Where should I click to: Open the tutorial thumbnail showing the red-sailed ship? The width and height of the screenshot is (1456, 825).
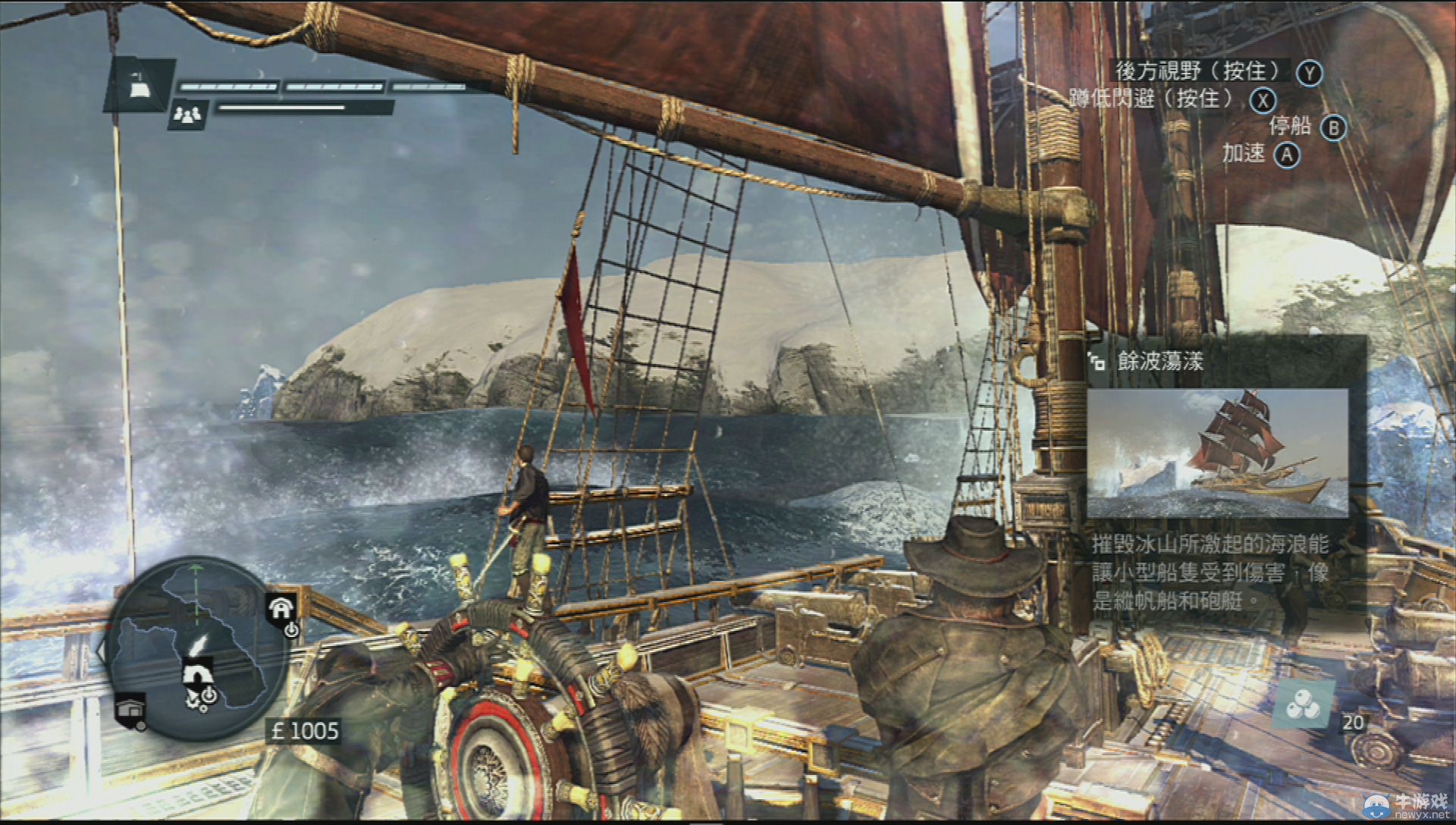click(1217, 453)
